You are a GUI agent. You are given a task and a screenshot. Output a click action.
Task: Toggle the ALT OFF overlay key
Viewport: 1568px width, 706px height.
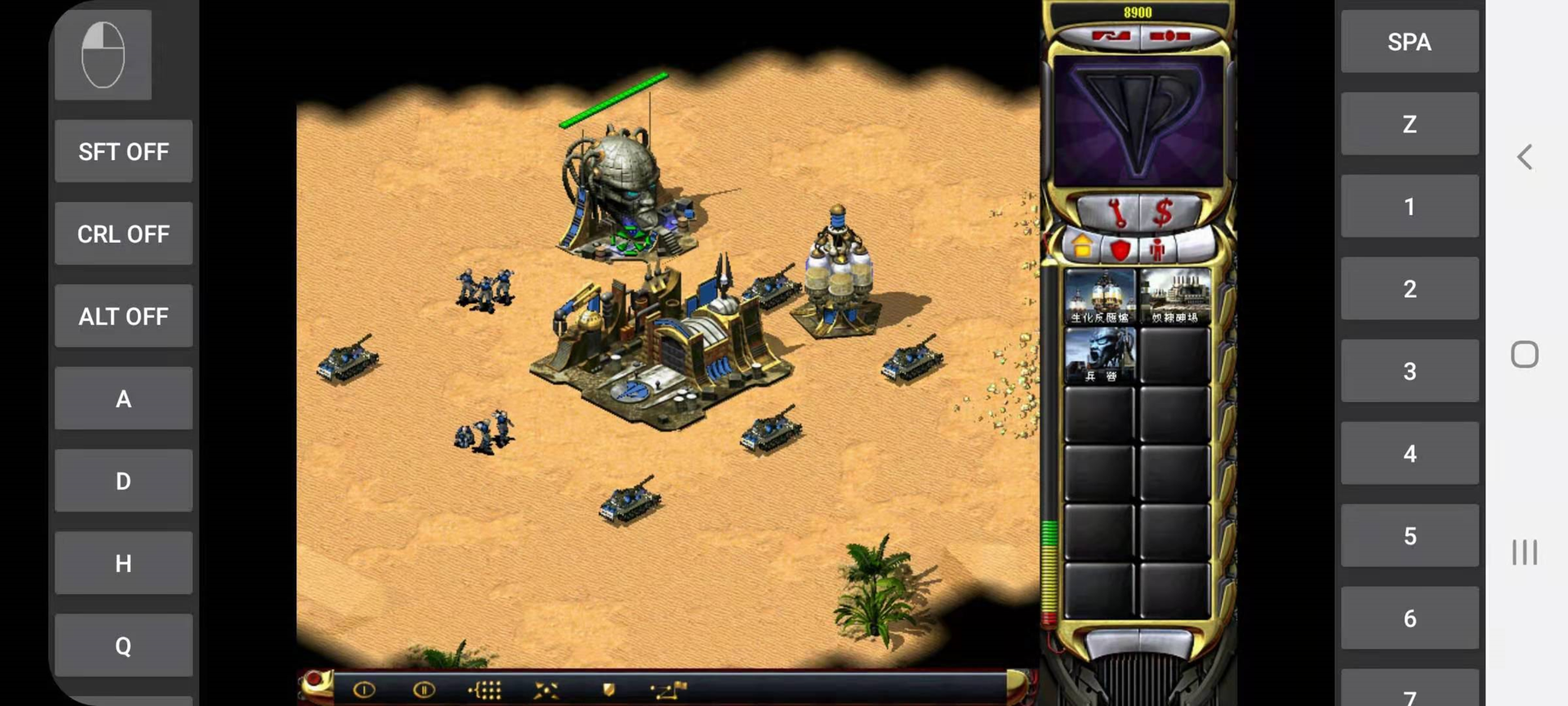click(x=123, y=316)
